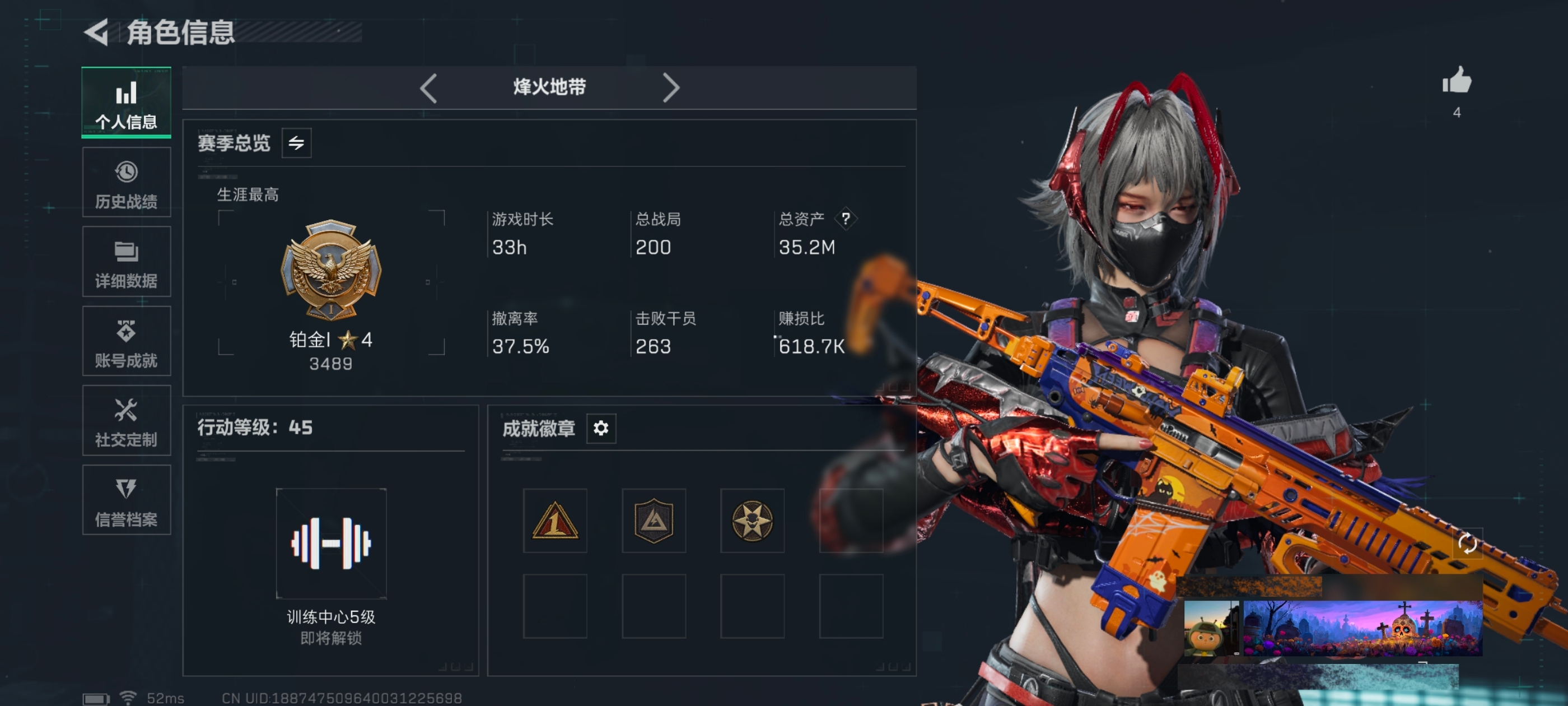Open the 训练中心 dumbbell tile
This screenshot has width=1568, height=706.
(x=331, y=544)
